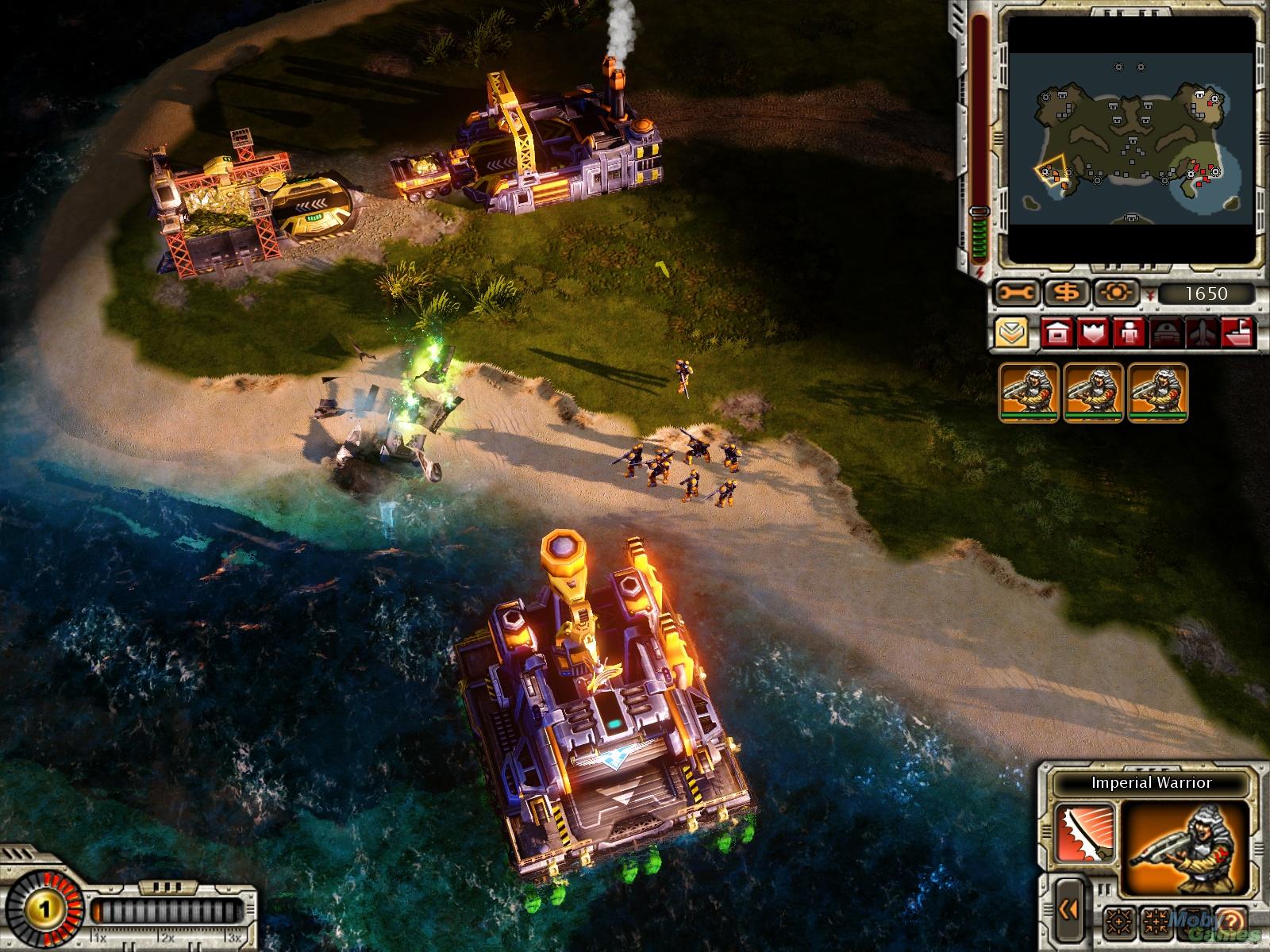Open the defensive structures tab
The height and width of the screenshot is (952, 1270).
1093,333
